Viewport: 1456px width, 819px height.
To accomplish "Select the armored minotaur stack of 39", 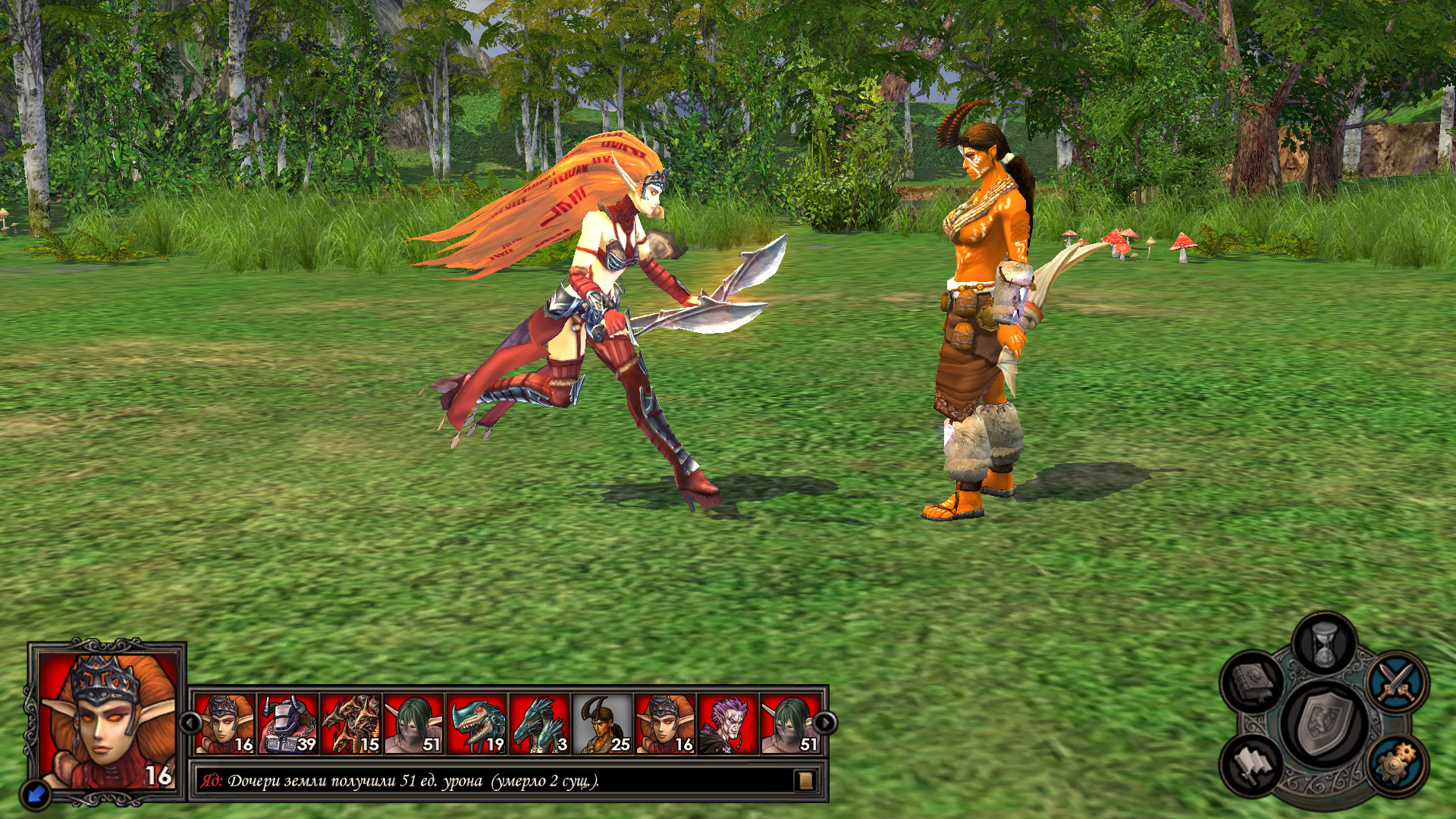I will click(288, 724).
